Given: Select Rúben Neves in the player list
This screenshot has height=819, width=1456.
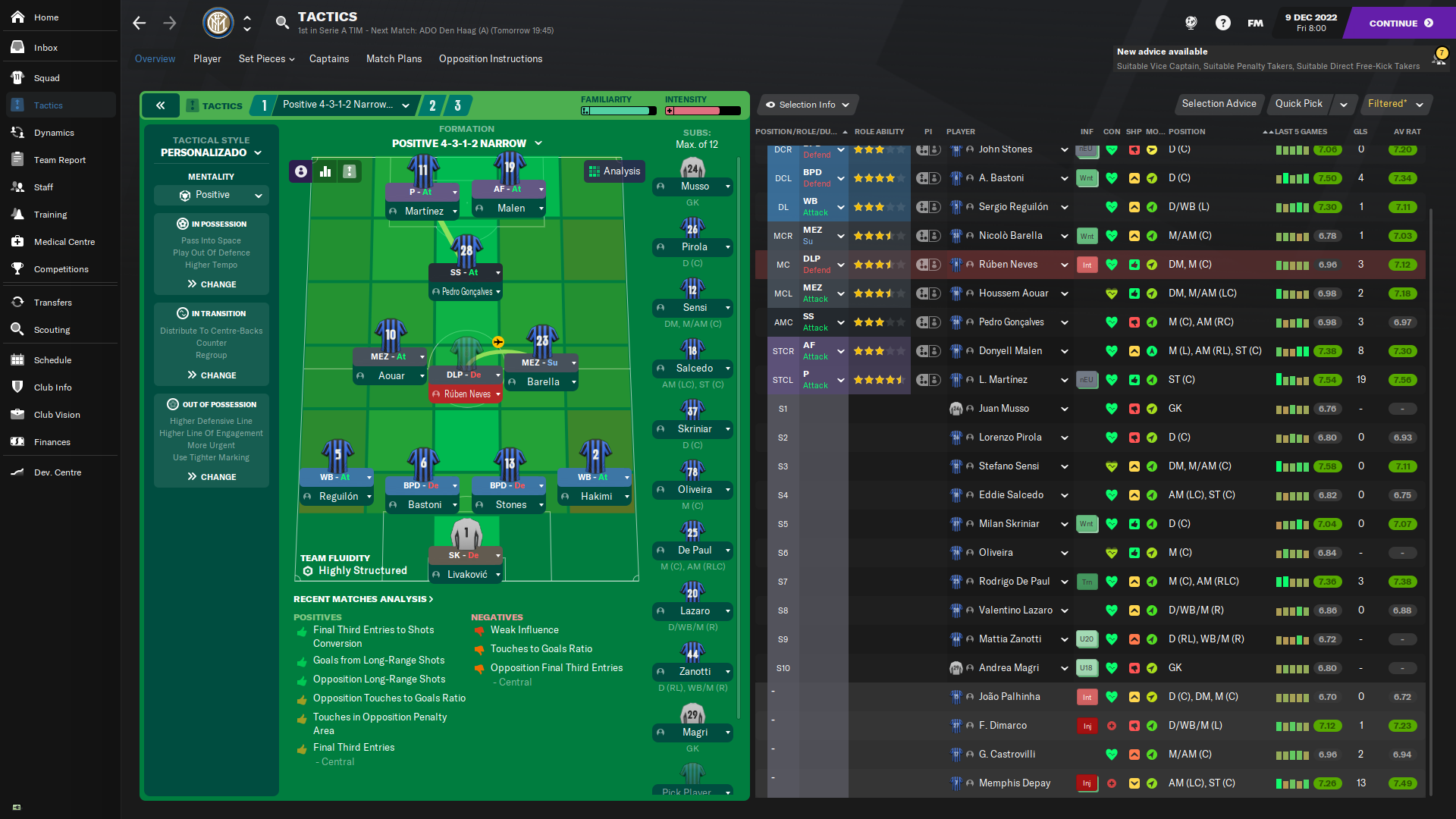Looking at the screenshot, I should tap(1008, 265).
